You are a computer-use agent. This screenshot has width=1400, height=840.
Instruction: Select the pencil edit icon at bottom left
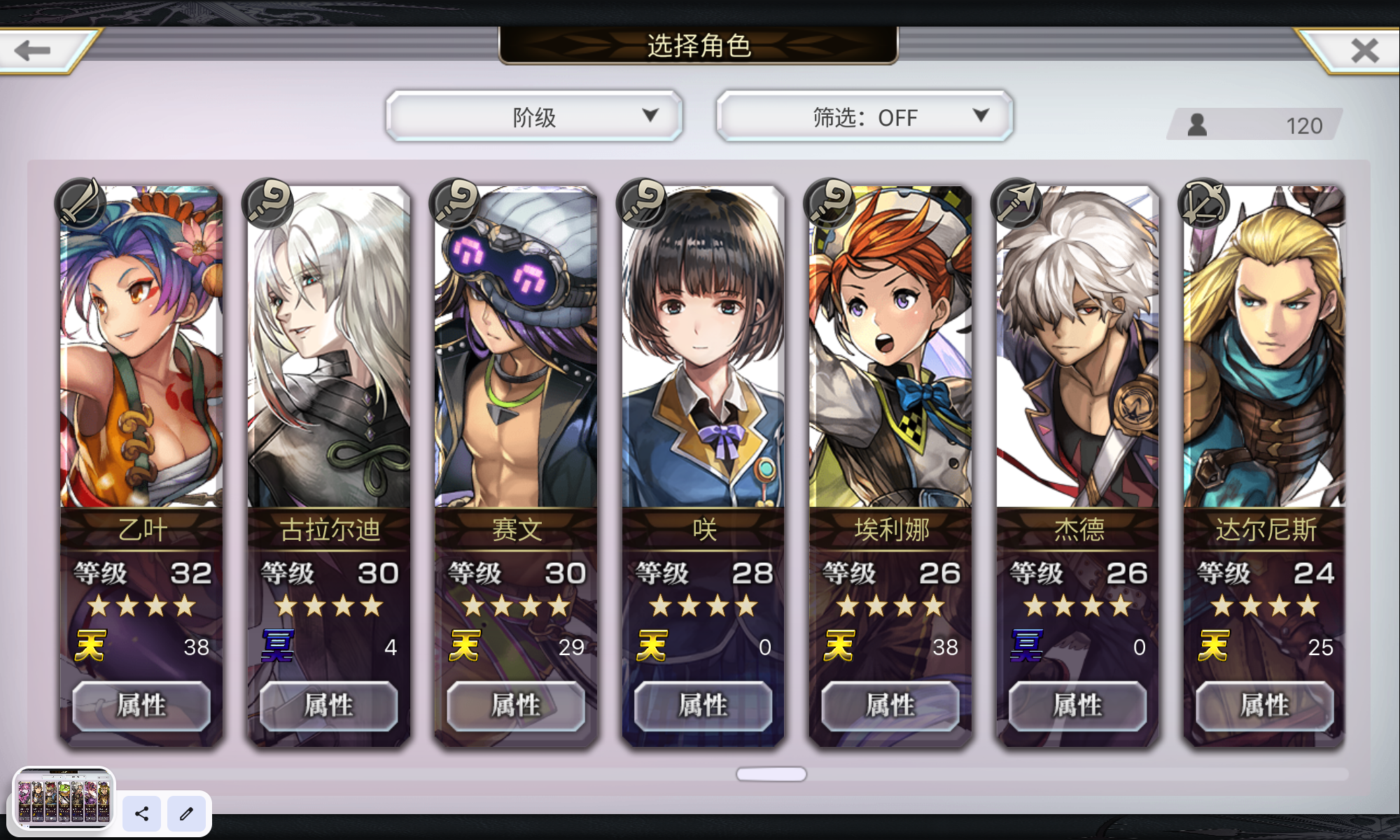tap(186, 814)
